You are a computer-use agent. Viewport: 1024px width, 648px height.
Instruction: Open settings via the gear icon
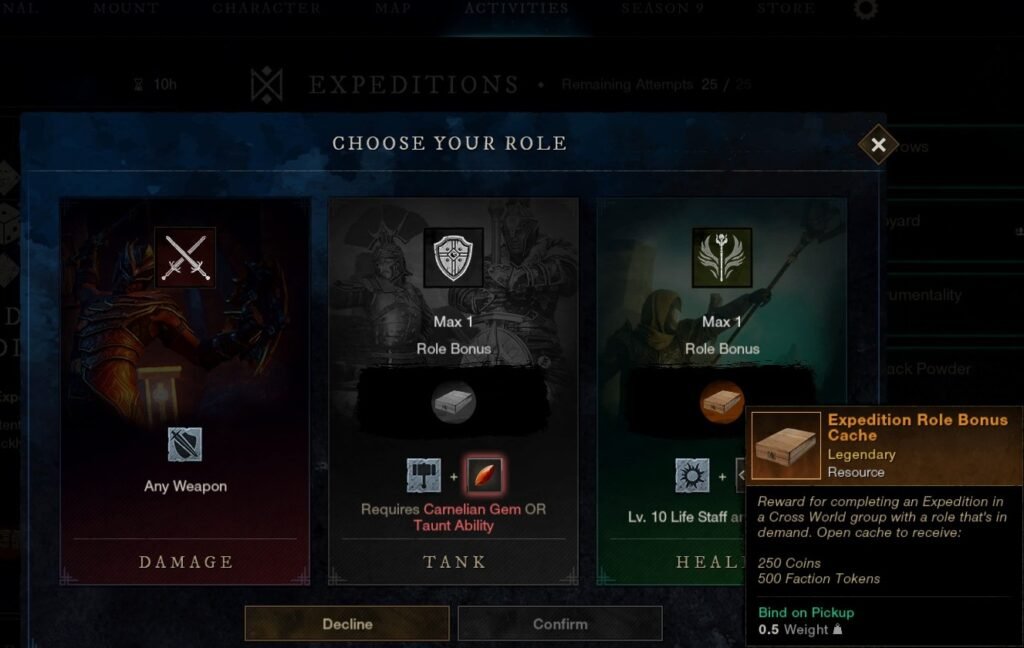point(865,10)
